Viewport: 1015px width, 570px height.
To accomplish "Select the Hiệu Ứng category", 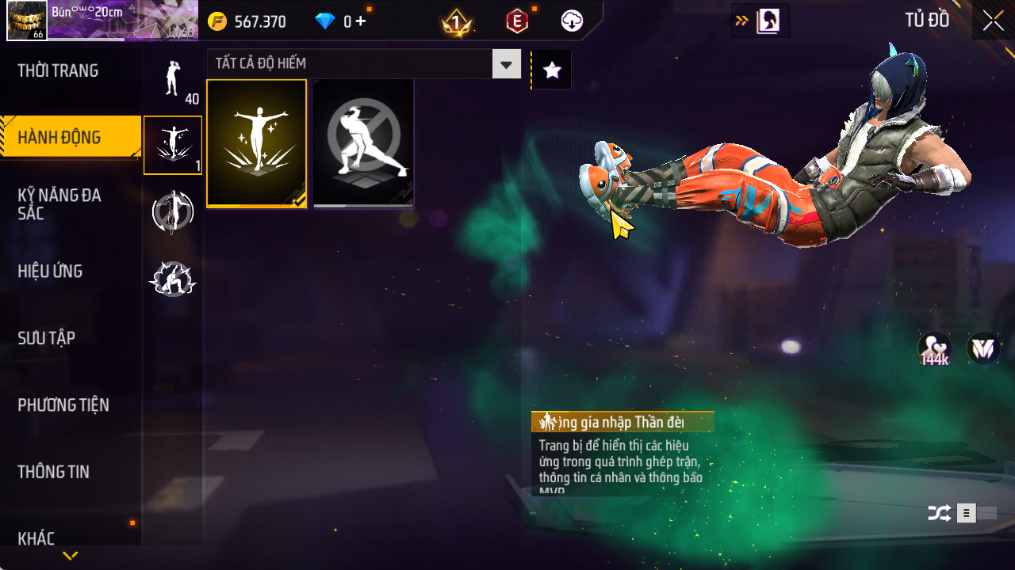I will (x=50, y=271).
